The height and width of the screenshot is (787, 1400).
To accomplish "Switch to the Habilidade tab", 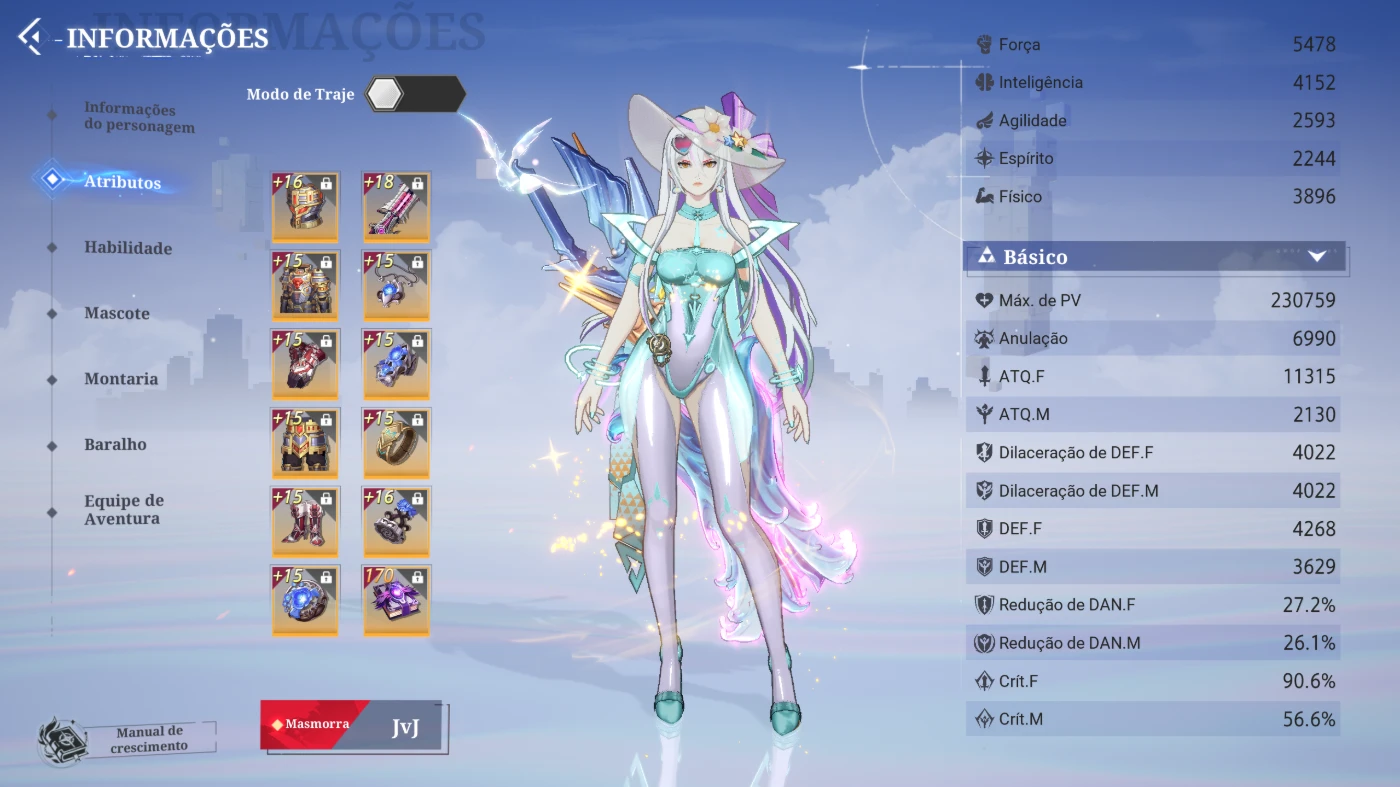I will click(x=127, y=248).
